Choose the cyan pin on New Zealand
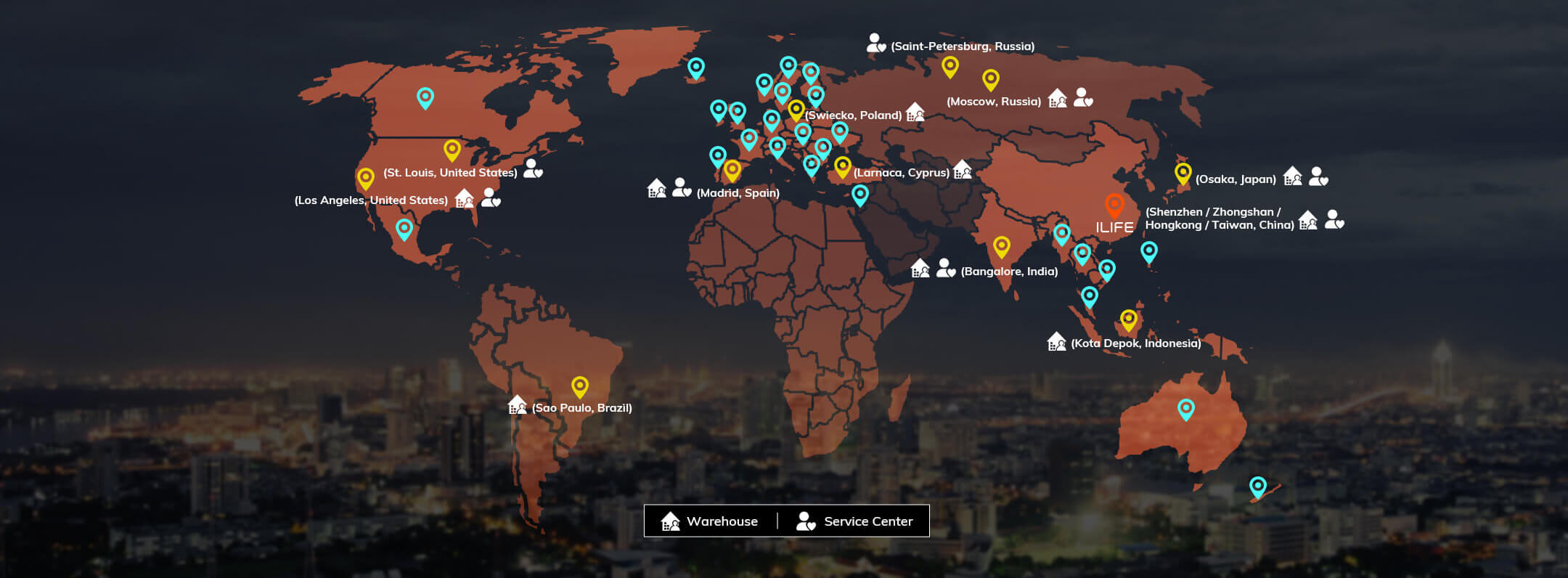1568x578 pixels. pyautogui.click(x=1258, y=487)
